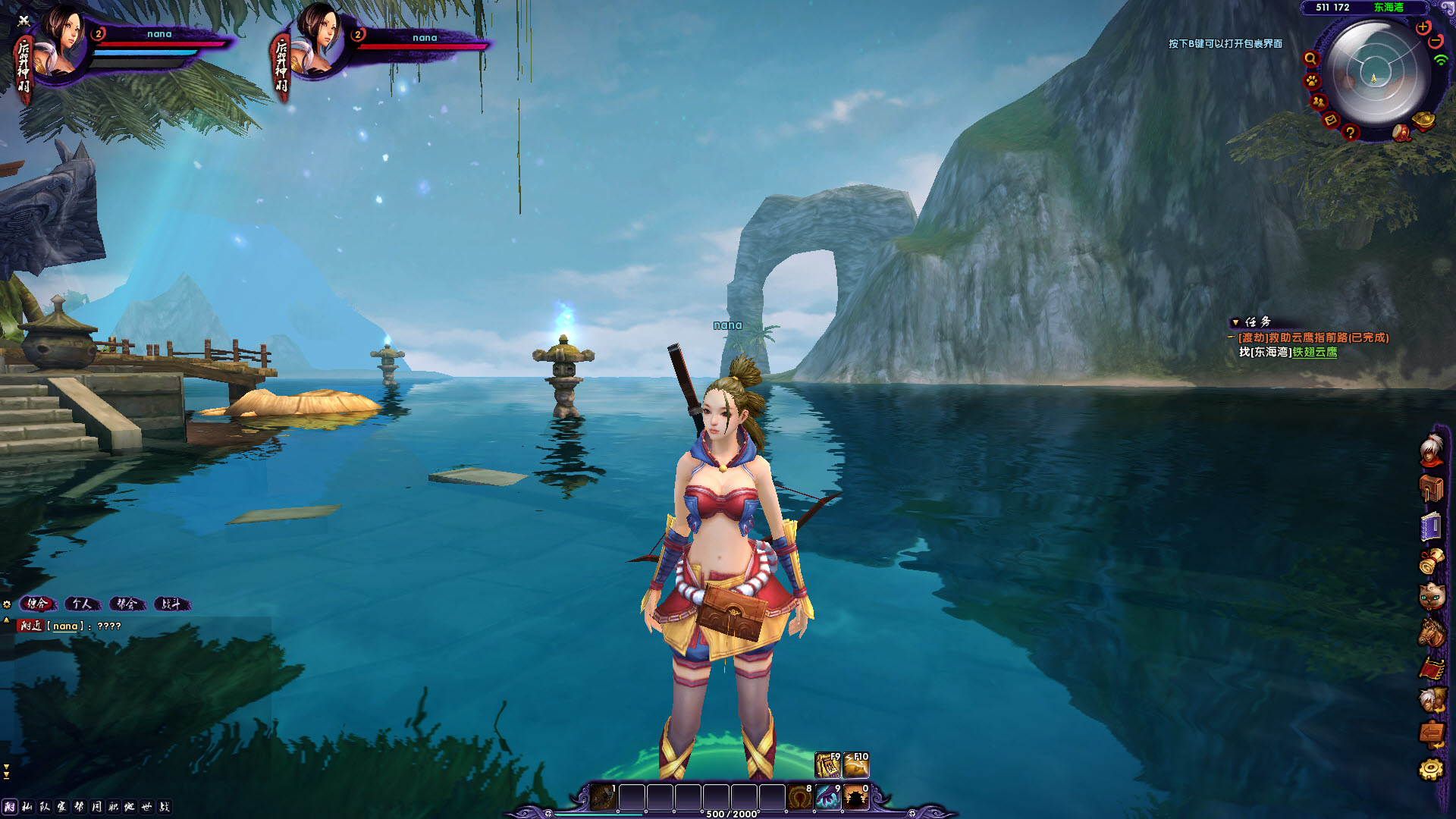
Task: Use the F9 scroll shortcut item
Action: (x=827, y=765)
